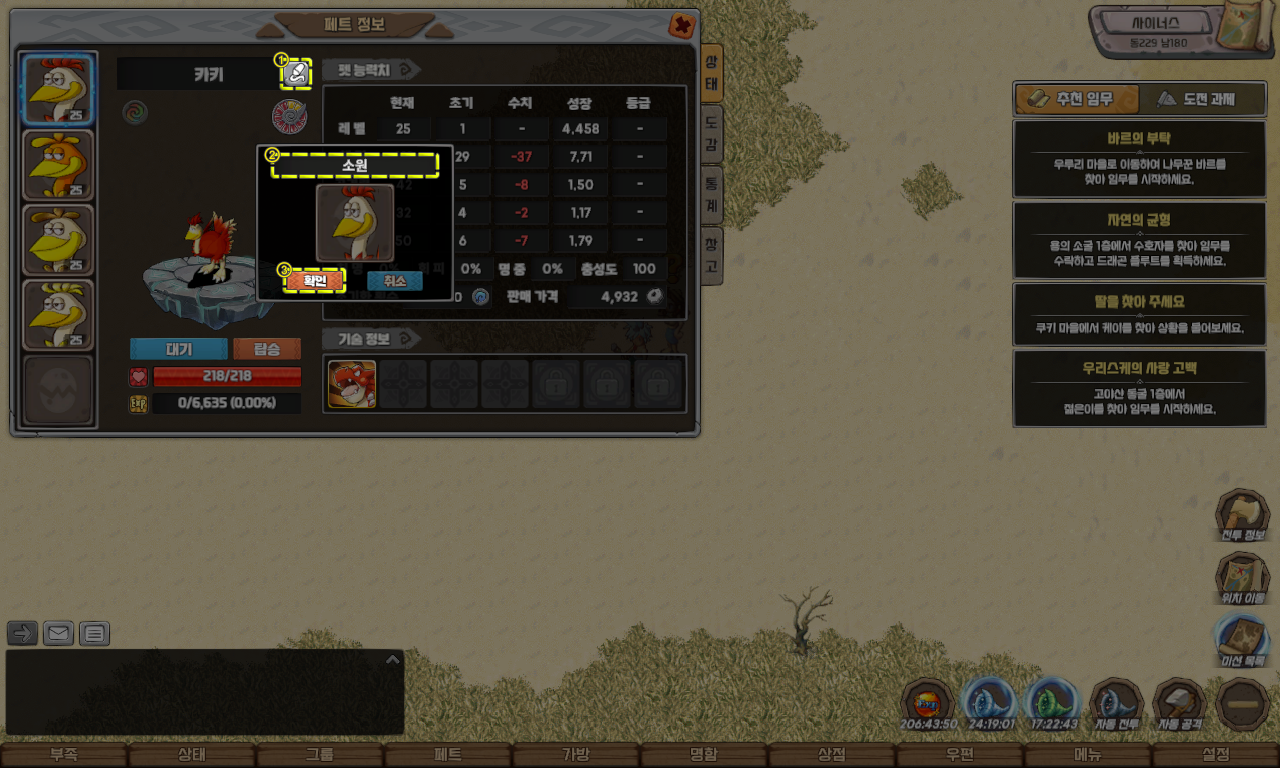This screenshot has width=1280, height=768.
Task: Select the red dinosaur skill slot
Action: (x=352, y=384)
